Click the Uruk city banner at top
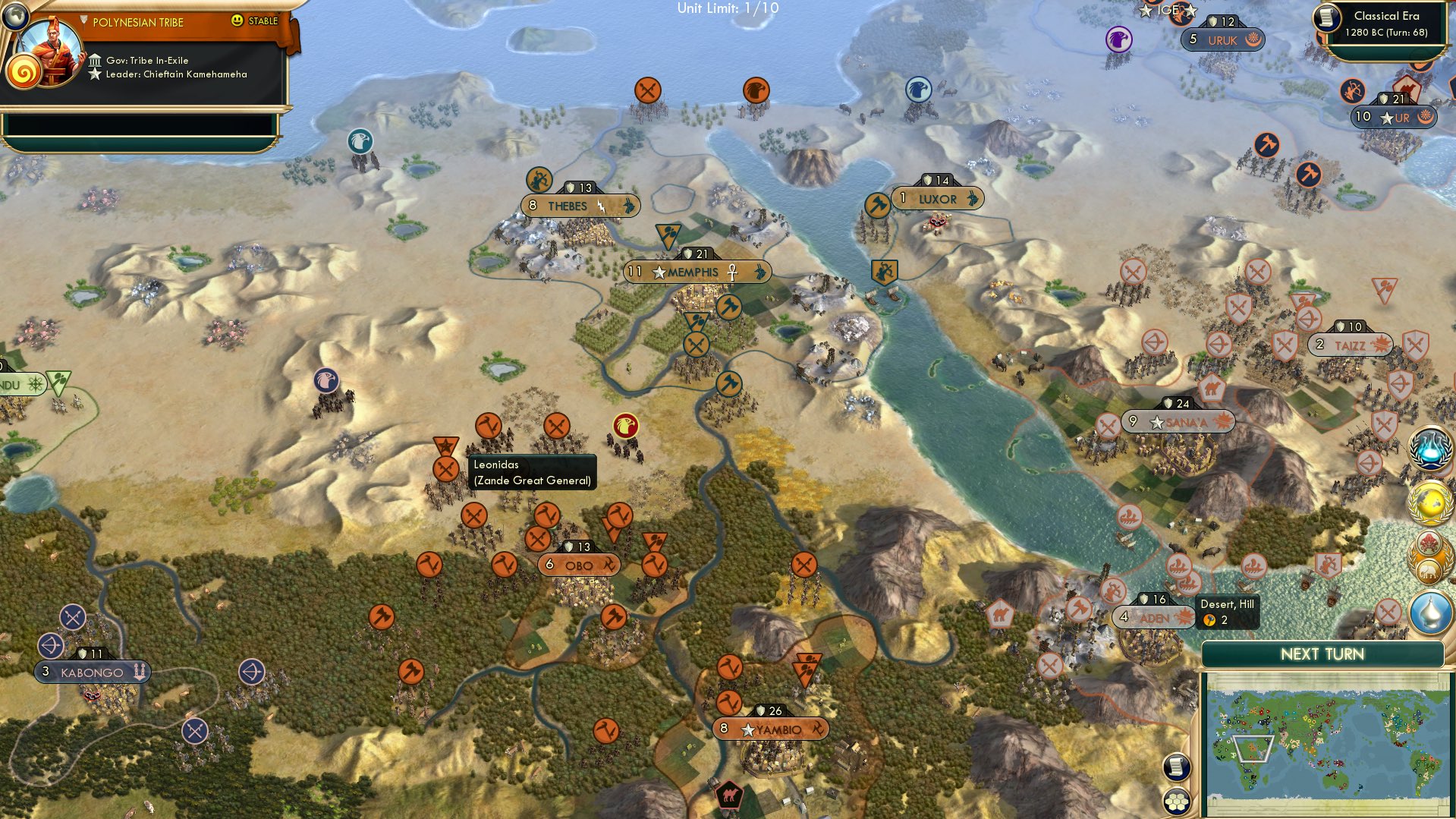 click(x=1222, y=37)
